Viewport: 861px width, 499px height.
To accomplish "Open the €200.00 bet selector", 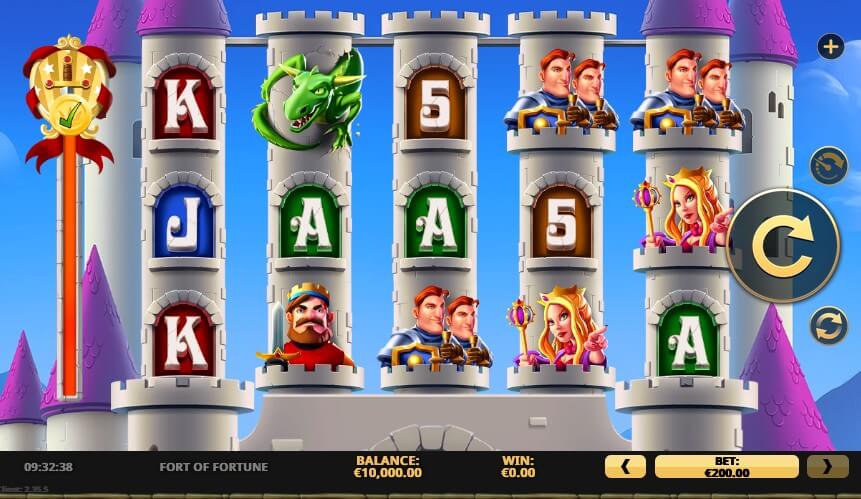I will click(x=726, y=466).
